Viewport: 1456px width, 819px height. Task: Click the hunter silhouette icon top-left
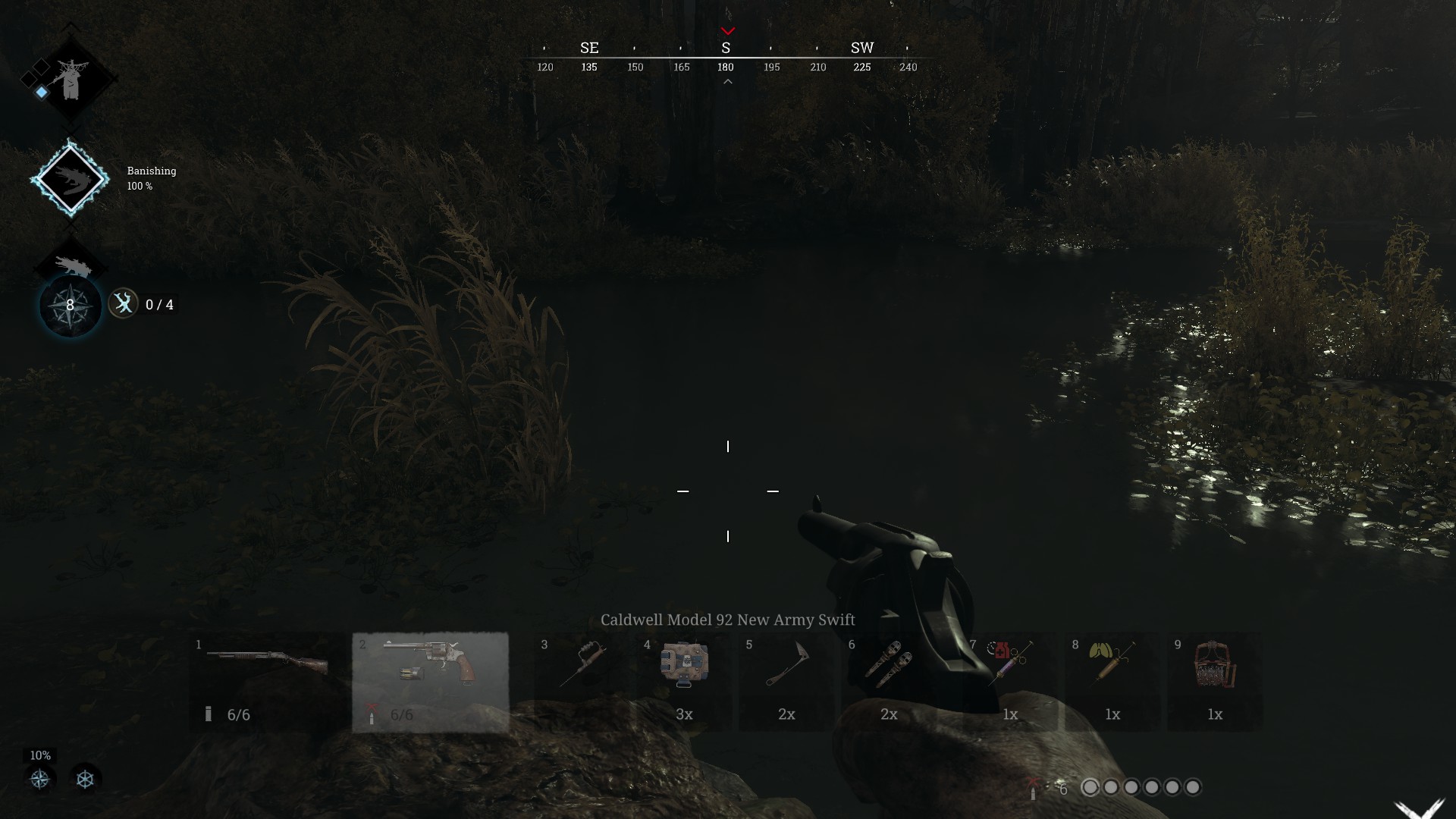click(71, 80)
